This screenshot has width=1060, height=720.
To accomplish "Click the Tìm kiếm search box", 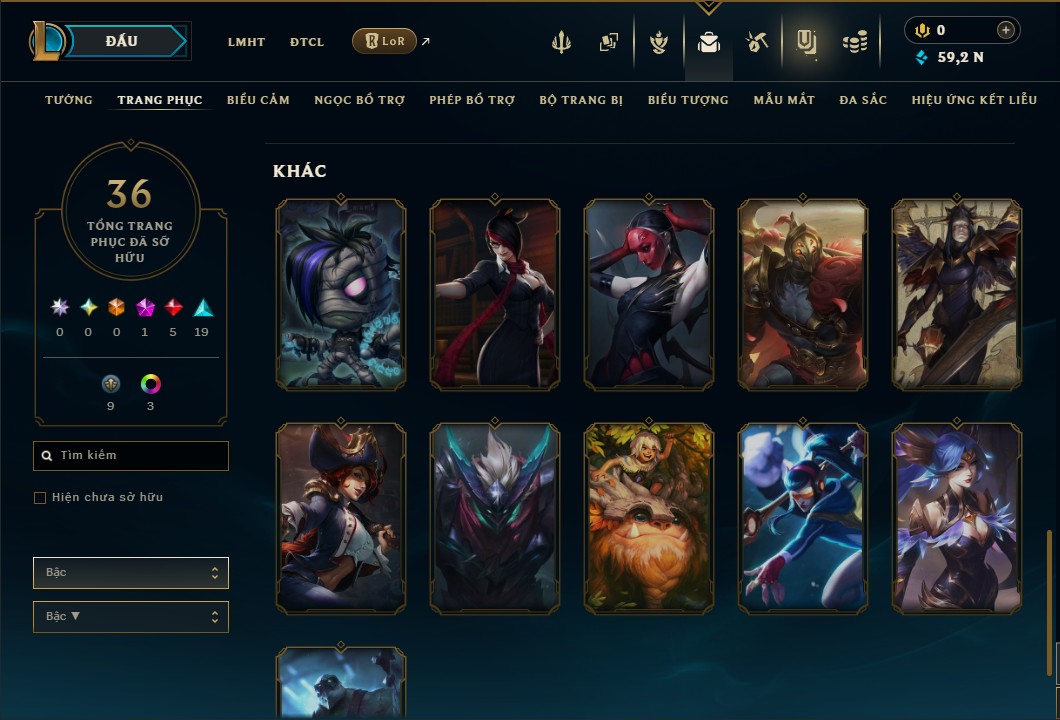I will [131, 456].
